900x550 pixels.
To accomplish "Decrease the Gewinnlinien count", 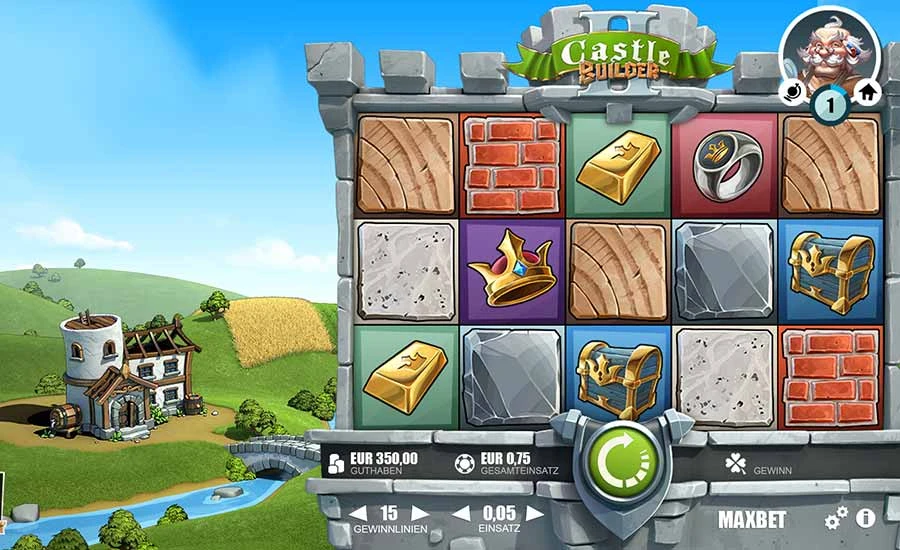I will [357, 513].
